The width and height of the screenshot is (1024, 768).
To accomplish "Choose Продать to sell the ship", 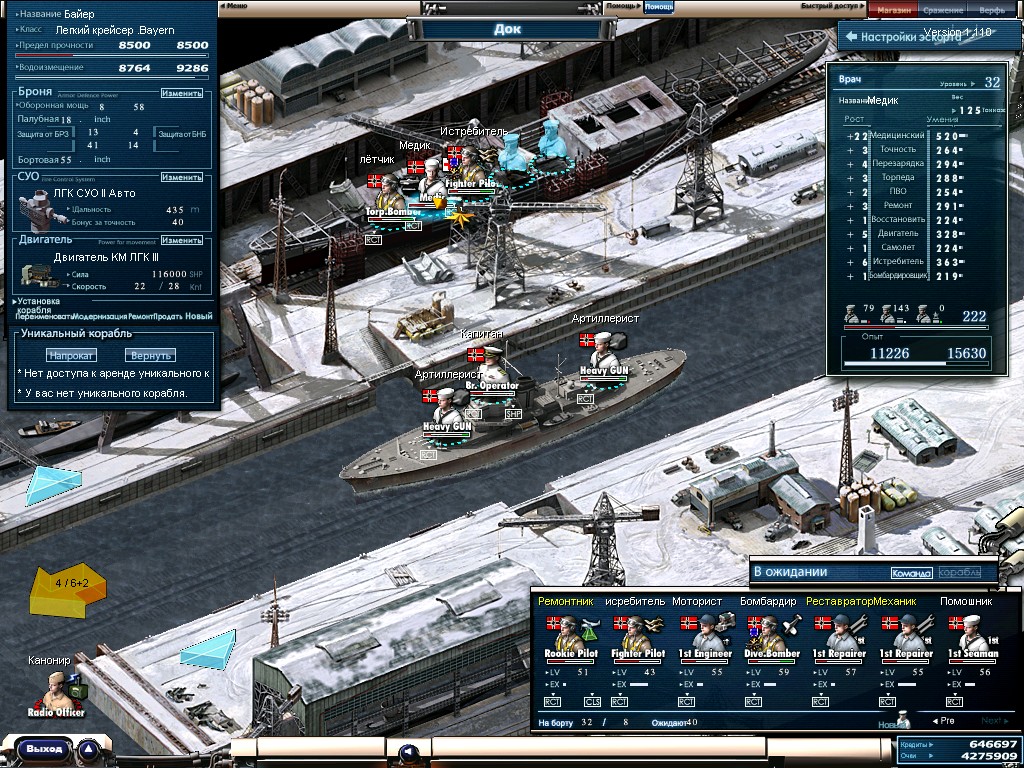I will 168,316.
